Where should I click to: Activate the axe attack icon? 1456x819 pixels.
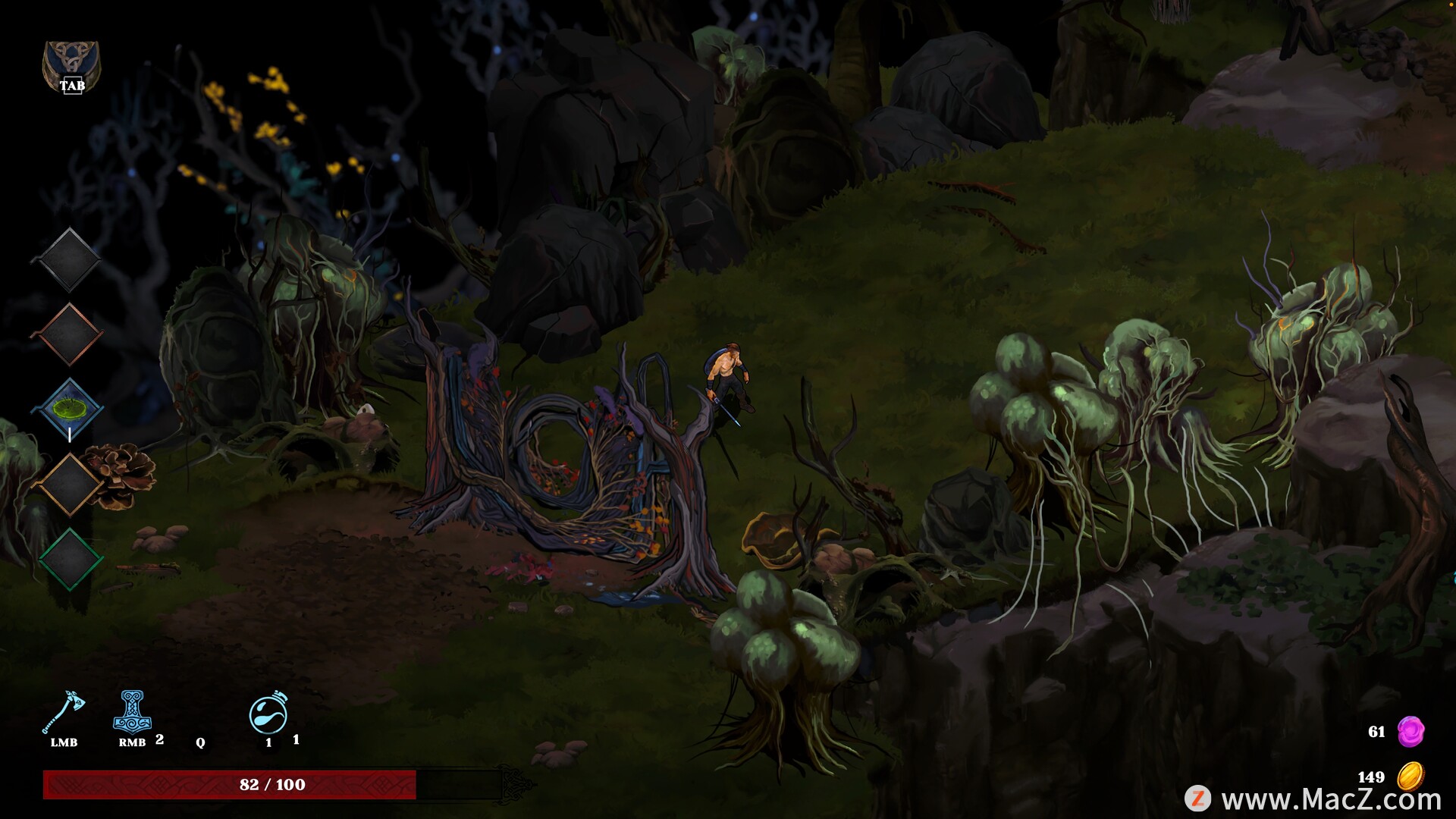[x=64, y=712]
